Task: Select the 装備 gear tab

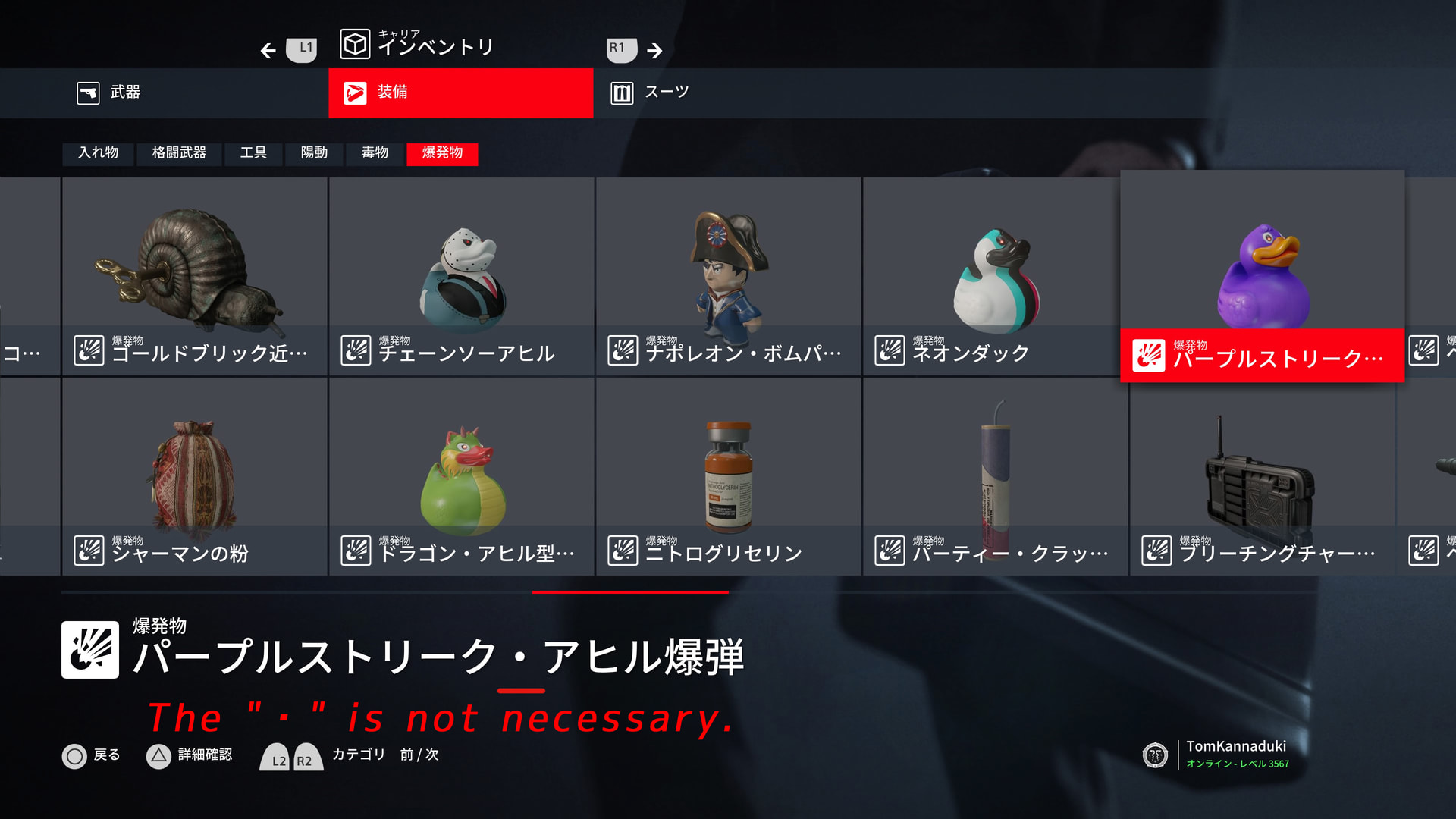Action: 460,93
